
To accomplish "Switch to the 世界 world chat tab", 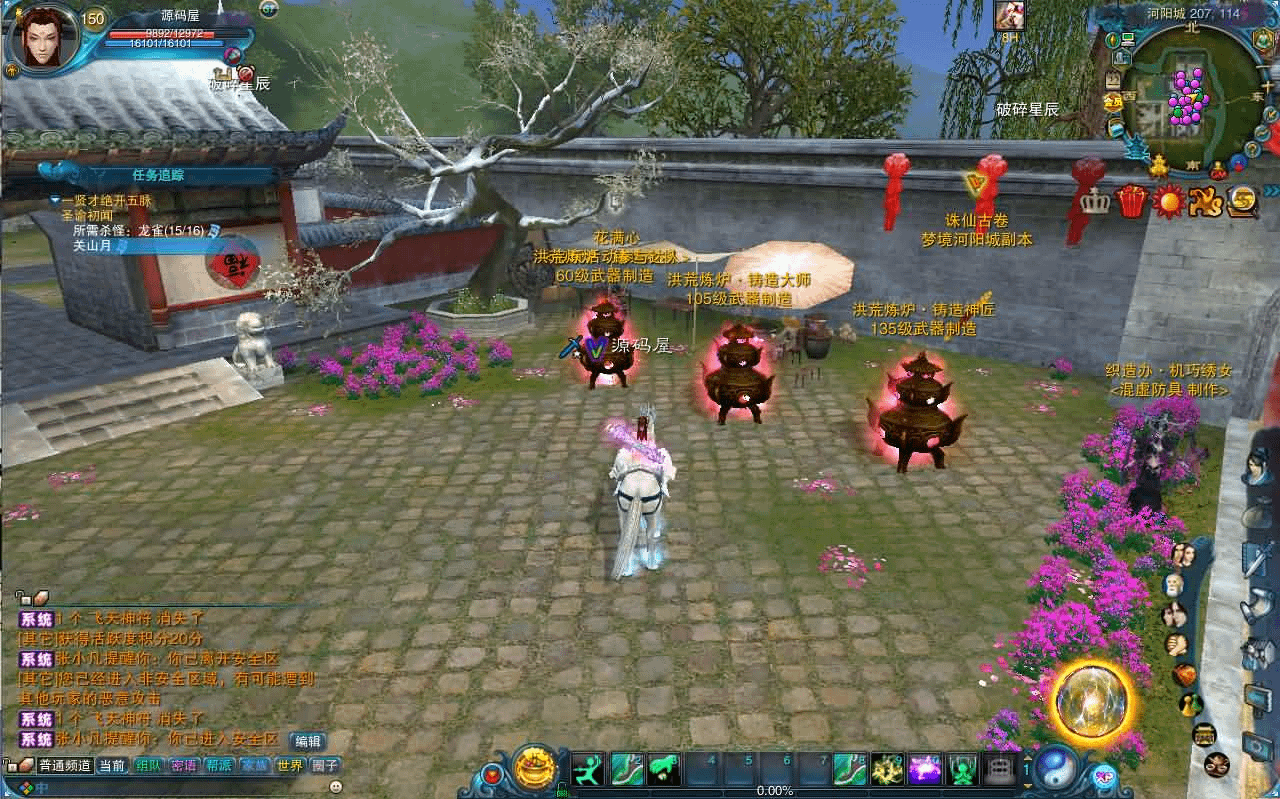I will click(290, 766).
